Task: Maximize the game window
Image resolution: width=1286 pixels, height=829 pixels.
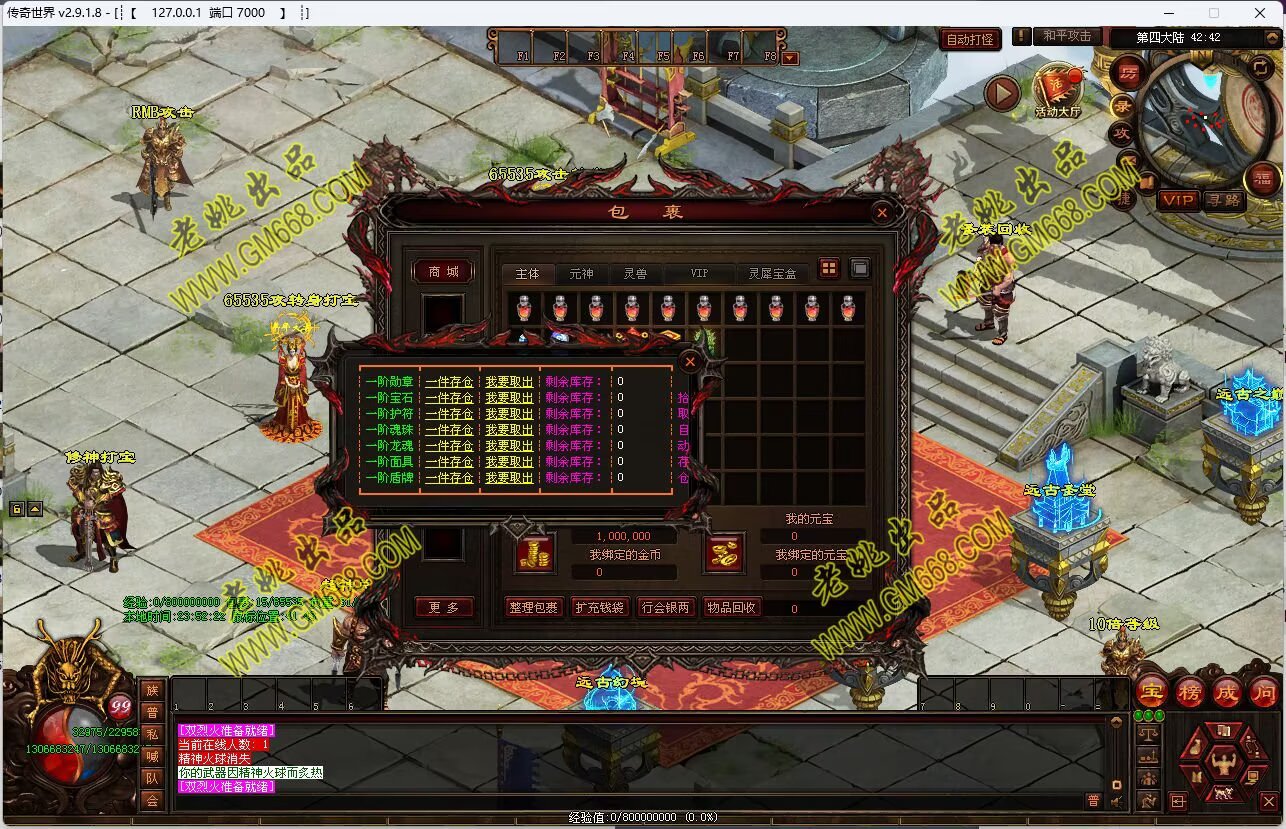Action: pos(1214,13)
